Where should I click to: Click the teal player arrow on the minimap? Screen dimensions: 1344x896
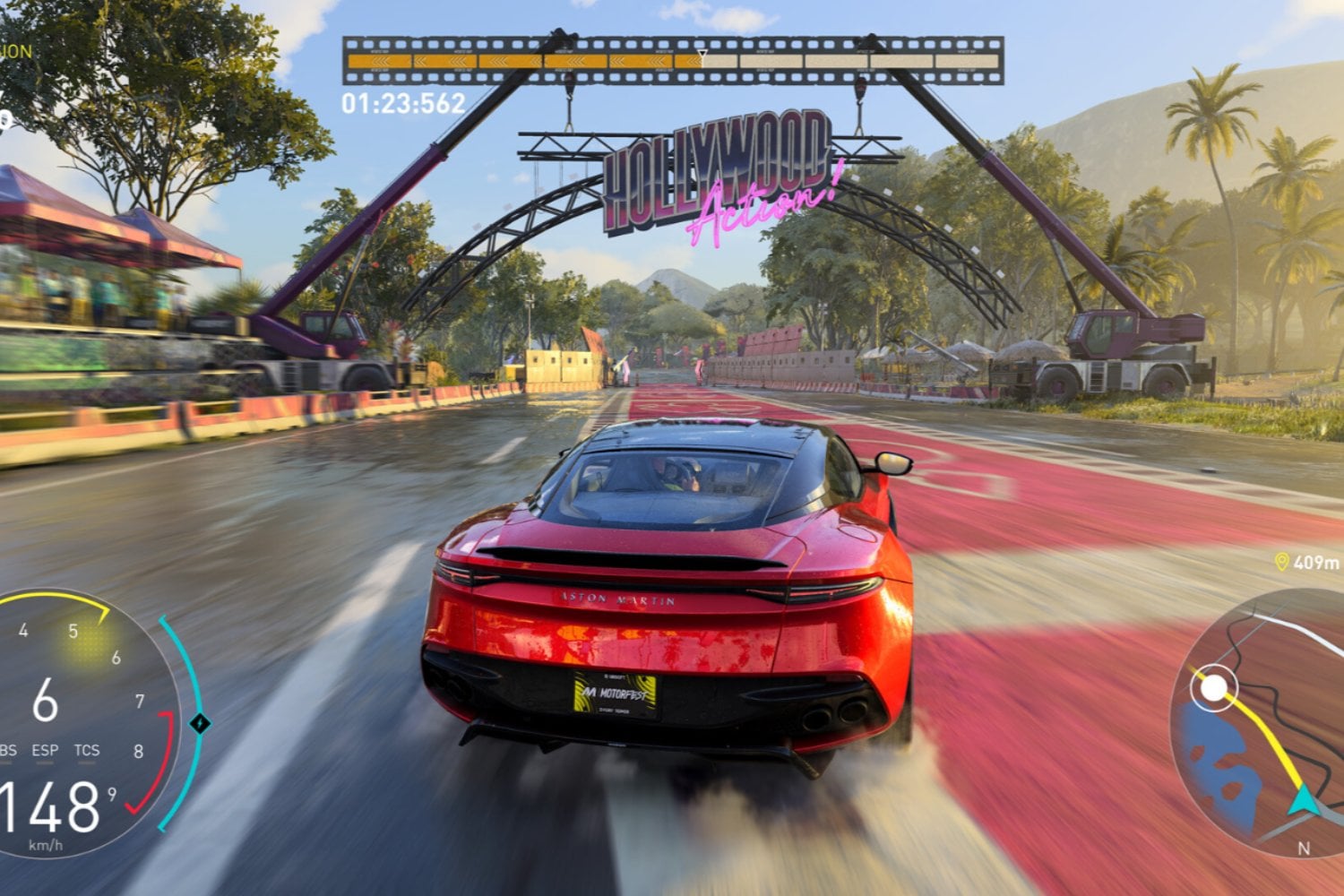pos(1305,799)
